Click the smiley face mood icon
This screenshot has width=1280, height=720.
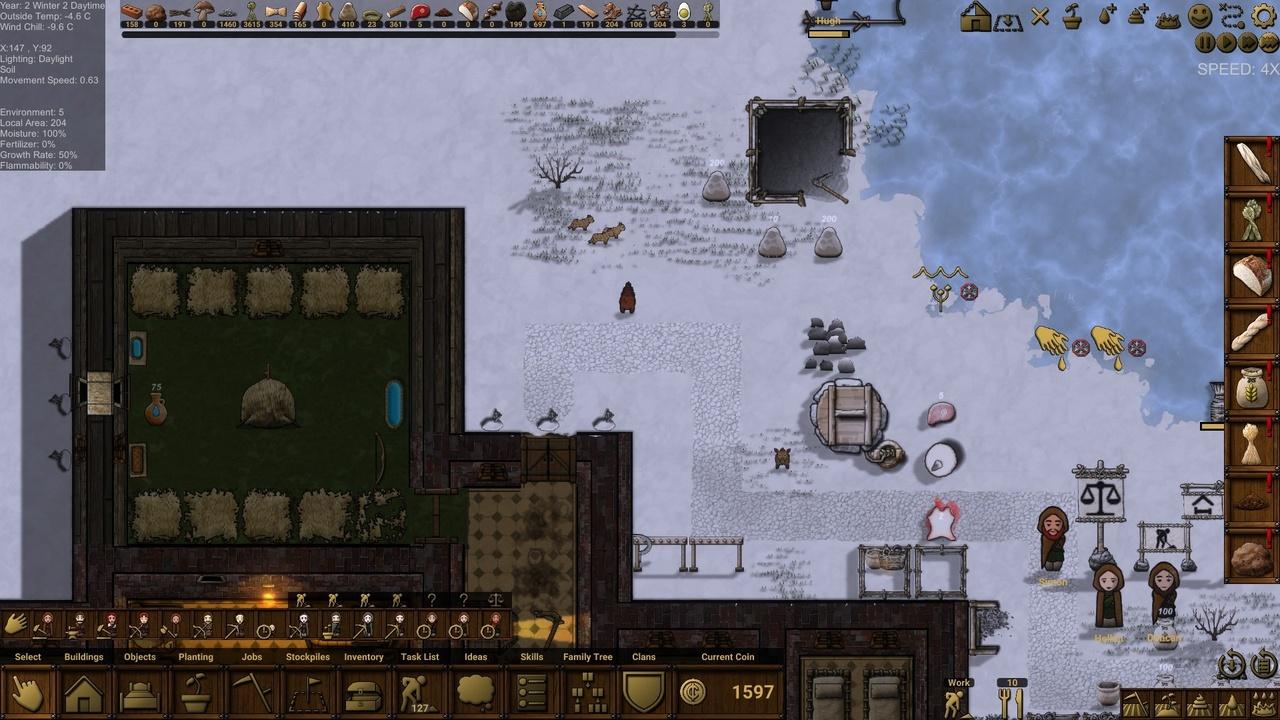[x=1200, y=16]
